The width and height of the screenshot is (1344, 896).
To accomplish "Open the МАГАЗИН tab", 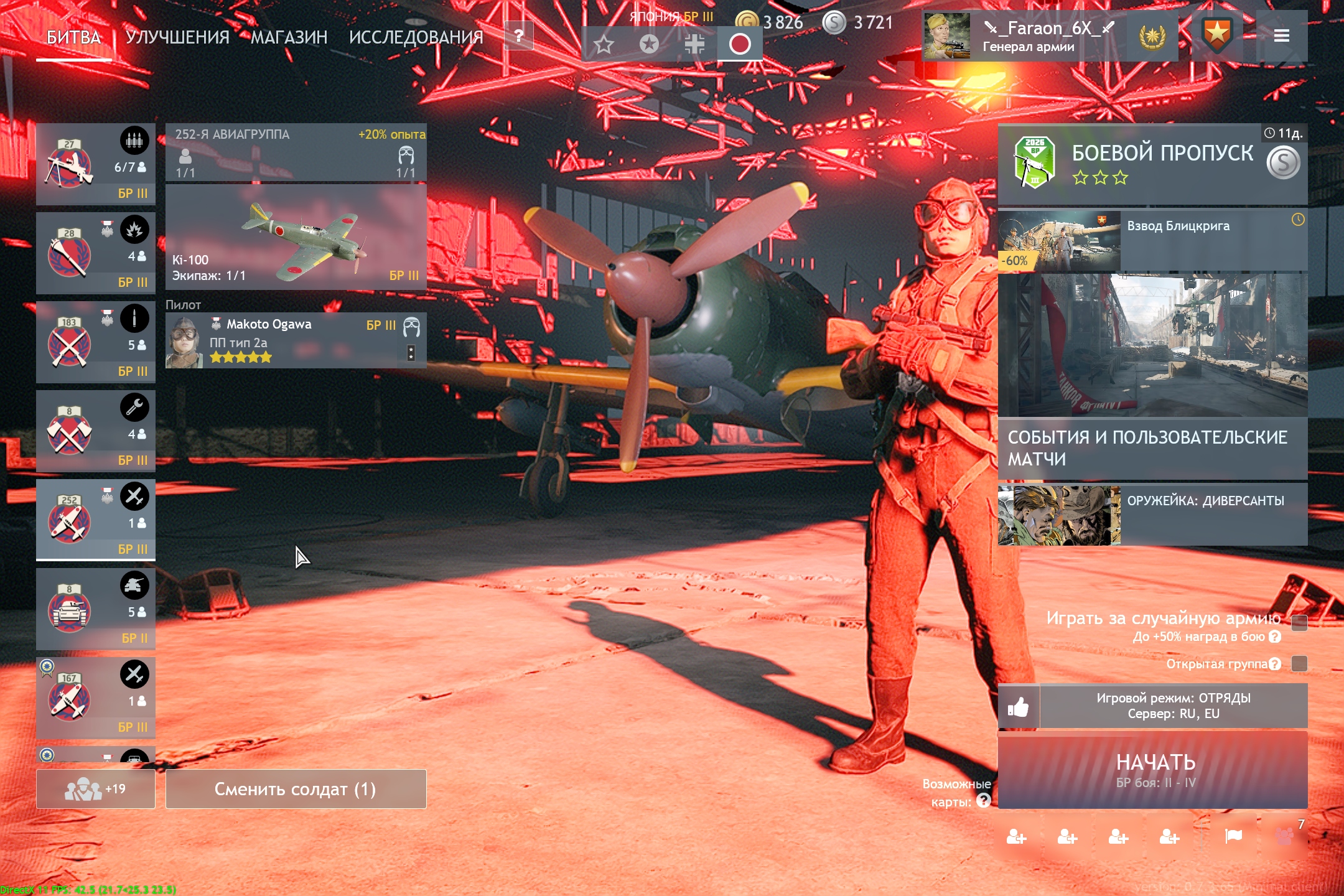I will click(289, 37).
